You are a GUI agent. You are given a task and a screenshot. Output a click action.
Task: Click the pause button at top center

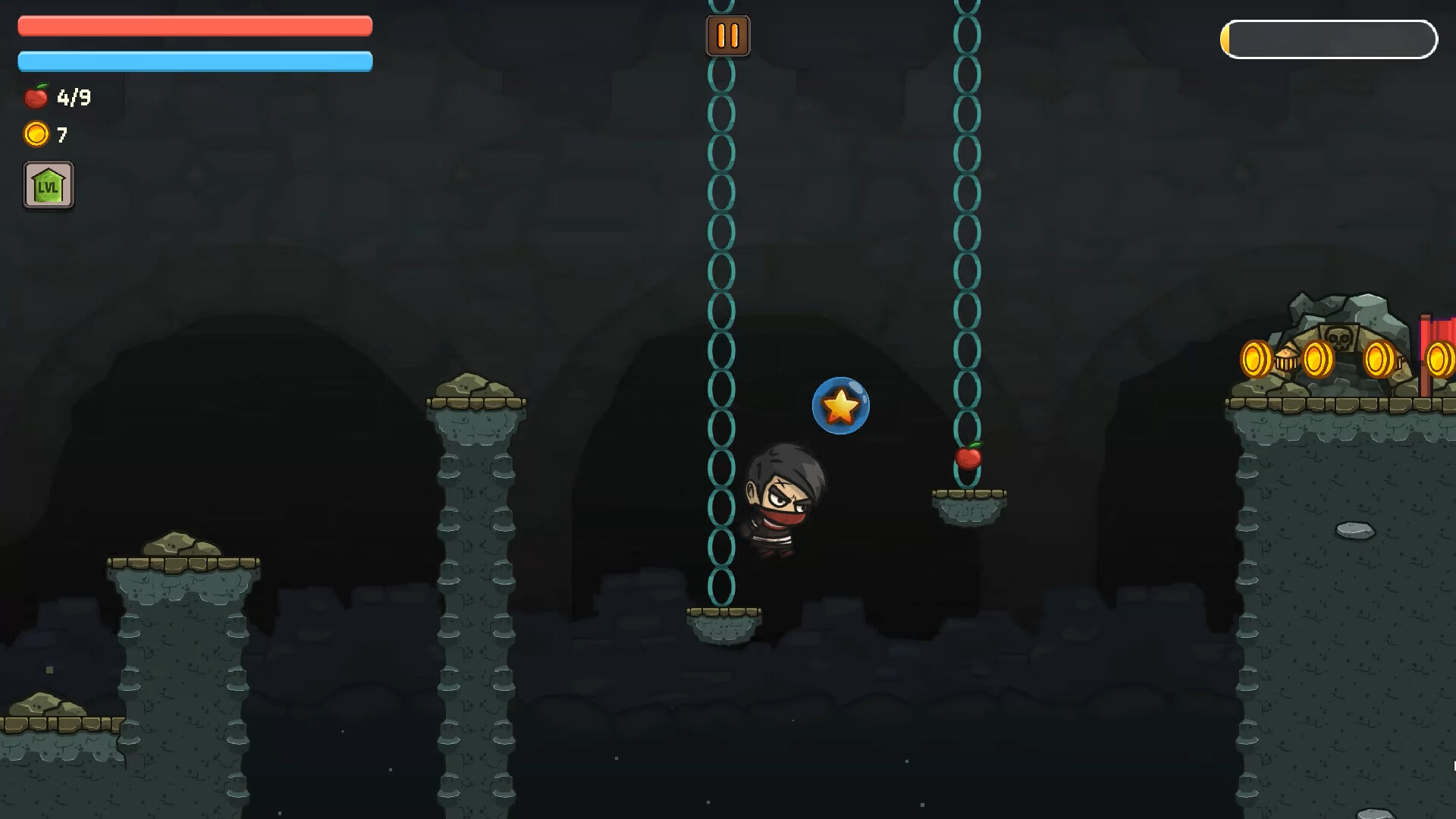(726, 35)
